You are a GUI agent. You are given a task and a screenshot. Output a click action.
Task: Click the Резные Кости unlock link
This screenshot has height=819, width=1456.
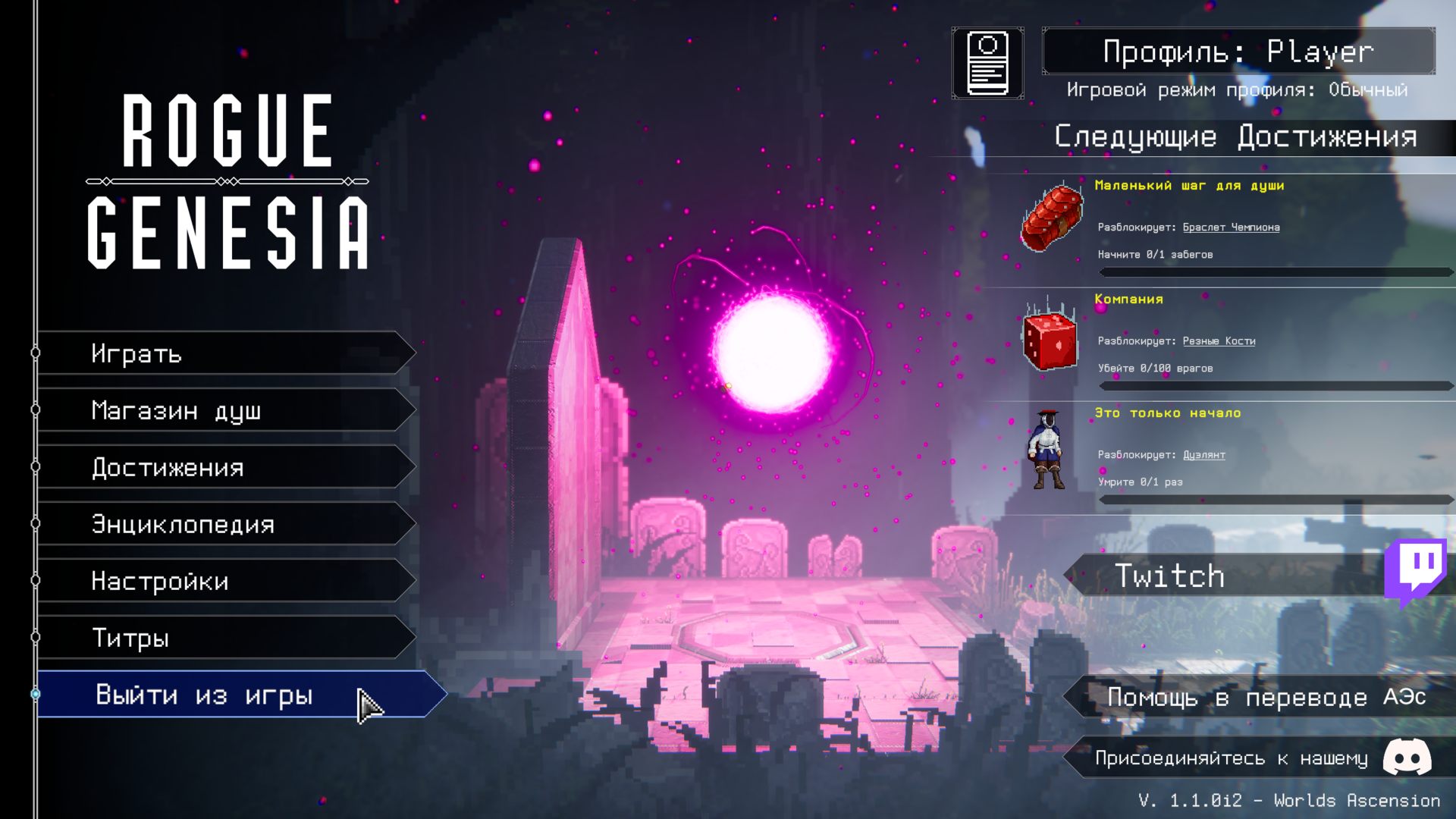click(1219, 341)
